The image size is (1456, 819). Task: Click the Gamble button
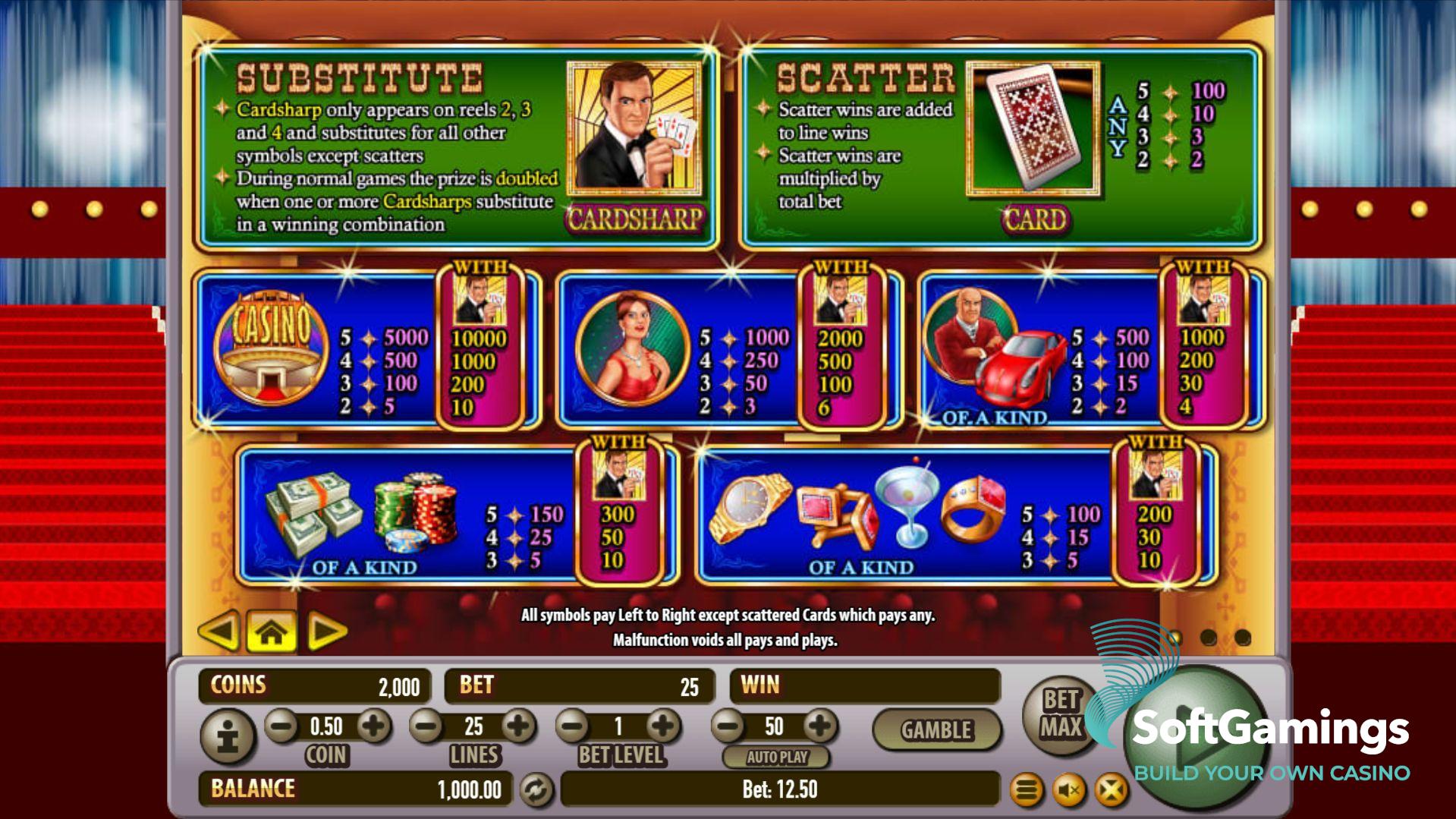point(936,730)
